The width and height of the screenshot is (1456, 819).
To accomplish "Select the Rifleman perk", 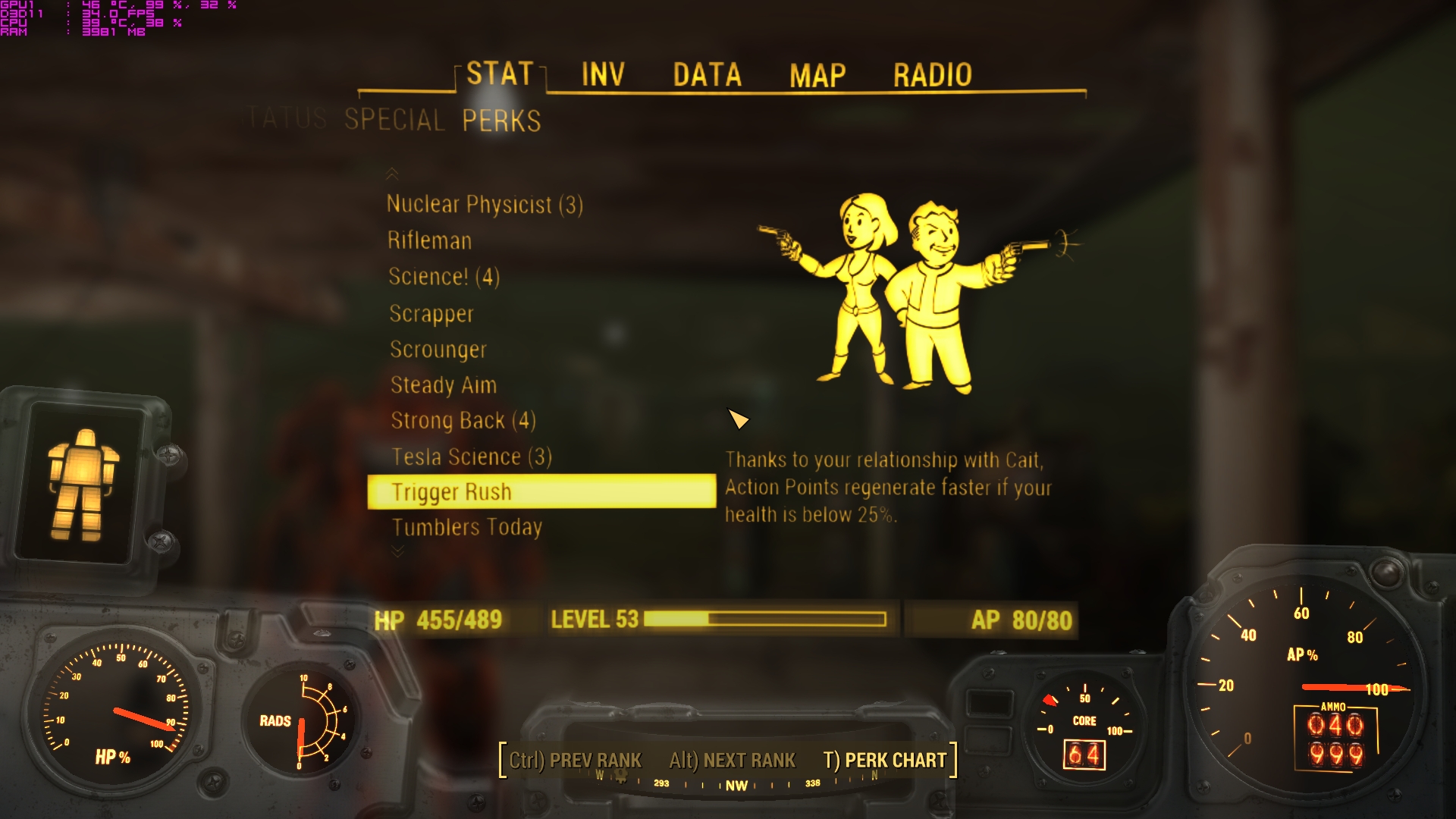I will coord(431,240).
